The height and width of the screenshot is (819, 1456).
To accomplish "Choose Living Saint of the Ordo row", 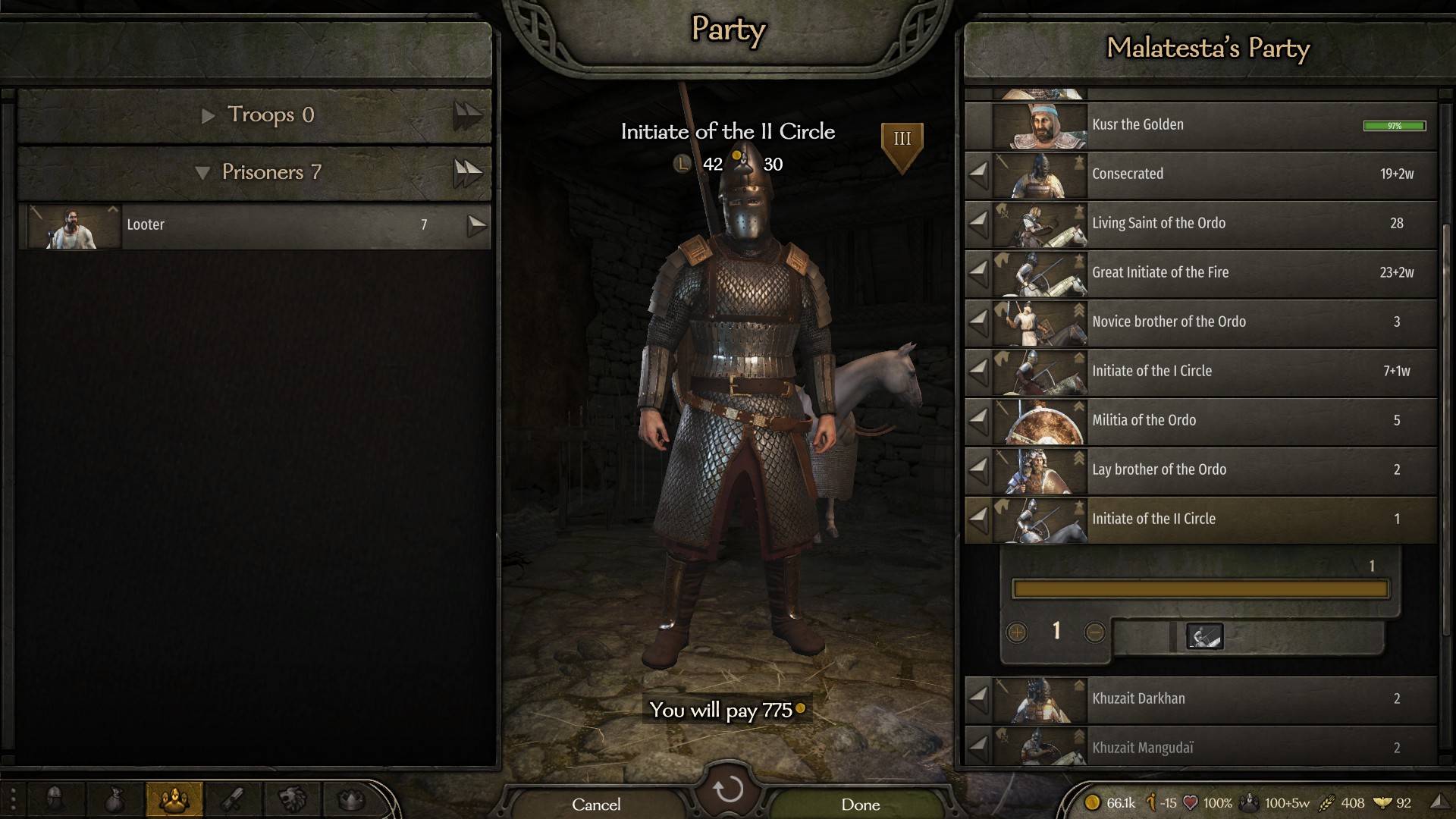I will tap(1213, 224).
